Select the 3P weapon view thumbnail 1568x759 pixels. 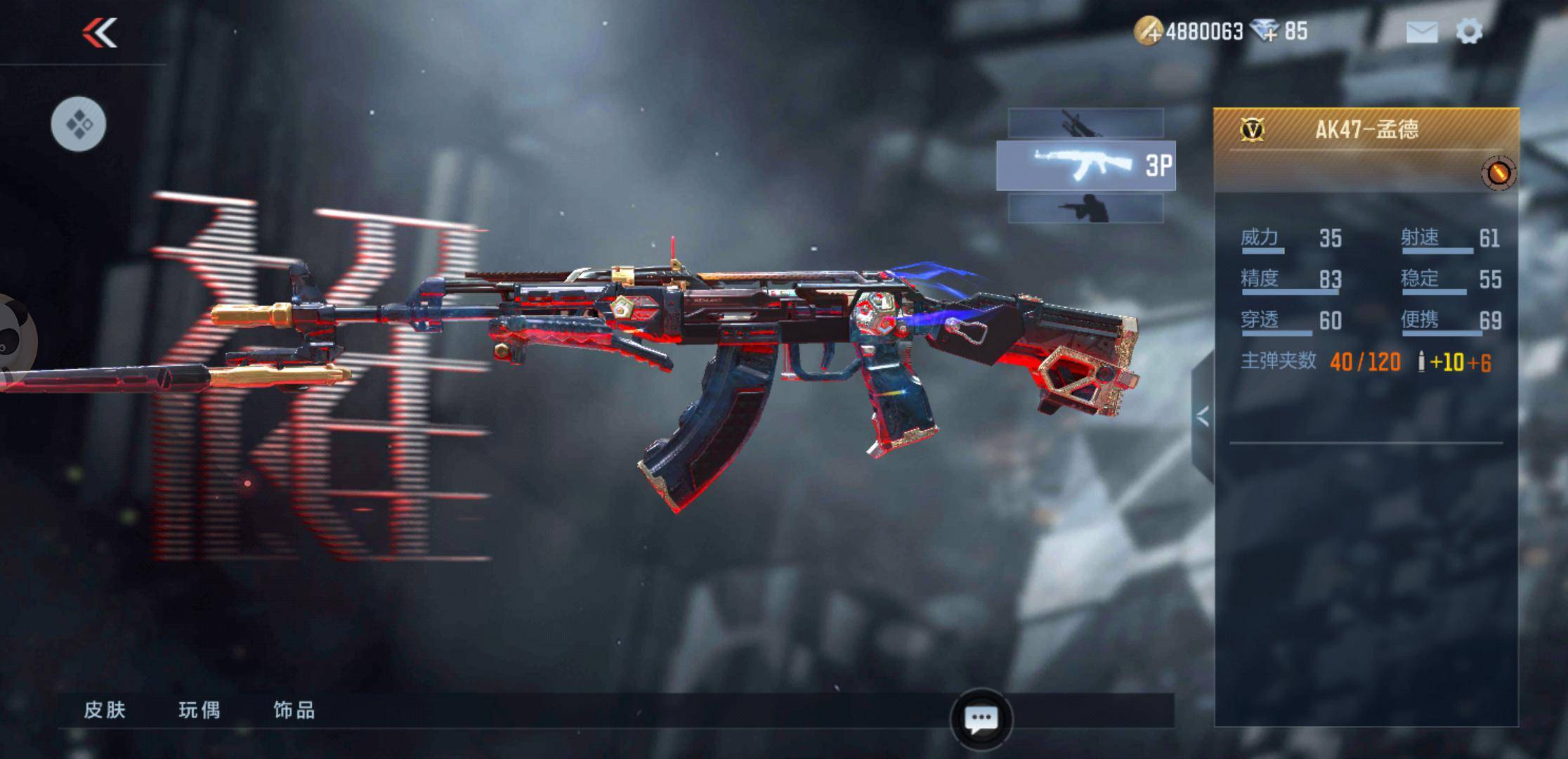[x=1085, y=166]
